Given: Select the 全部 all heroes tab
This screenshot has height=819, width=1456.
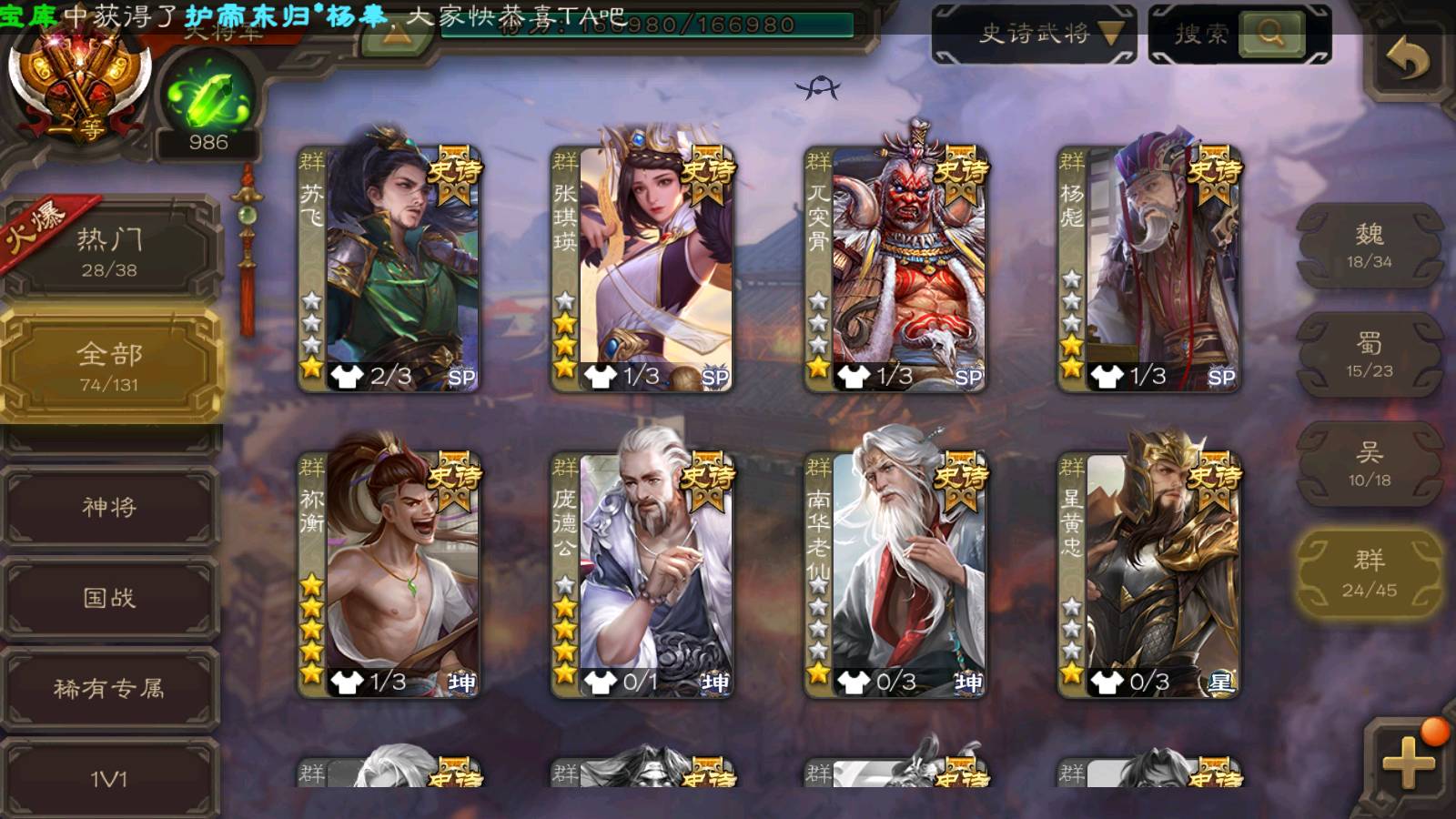Looking at the screenshot, I should pos(109,366).
